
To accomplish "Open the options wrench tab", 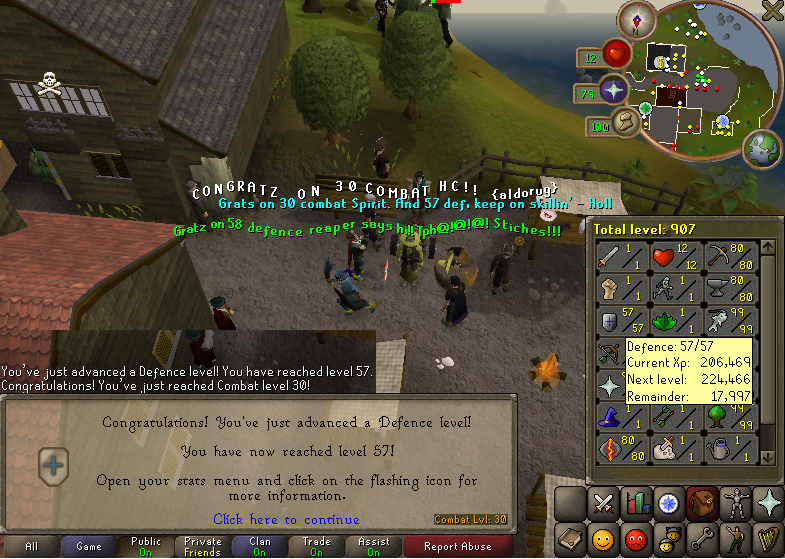I will [x=702, y=537].
